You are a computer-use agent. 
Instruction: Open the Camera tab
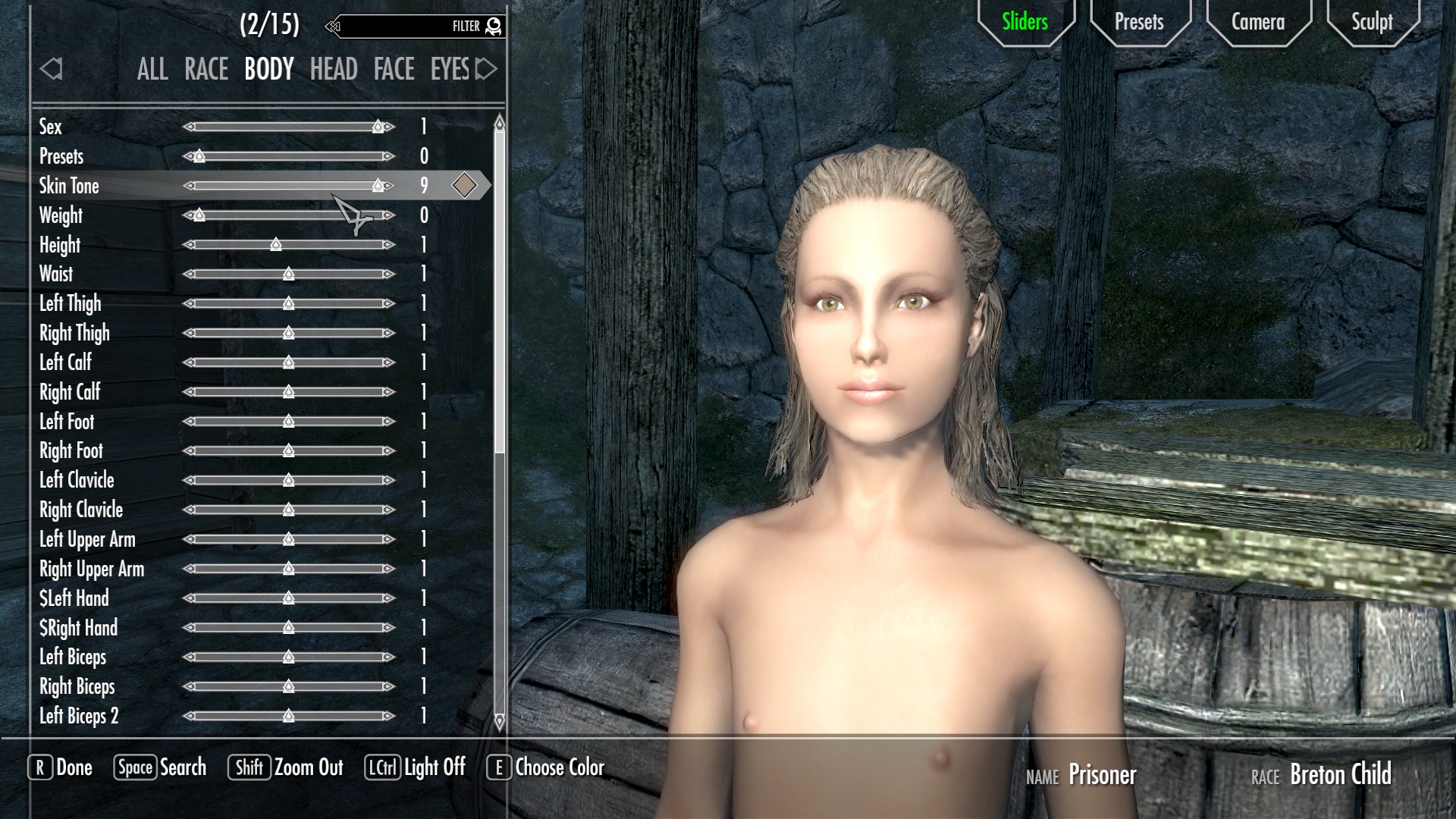(x=1257, y=22)
